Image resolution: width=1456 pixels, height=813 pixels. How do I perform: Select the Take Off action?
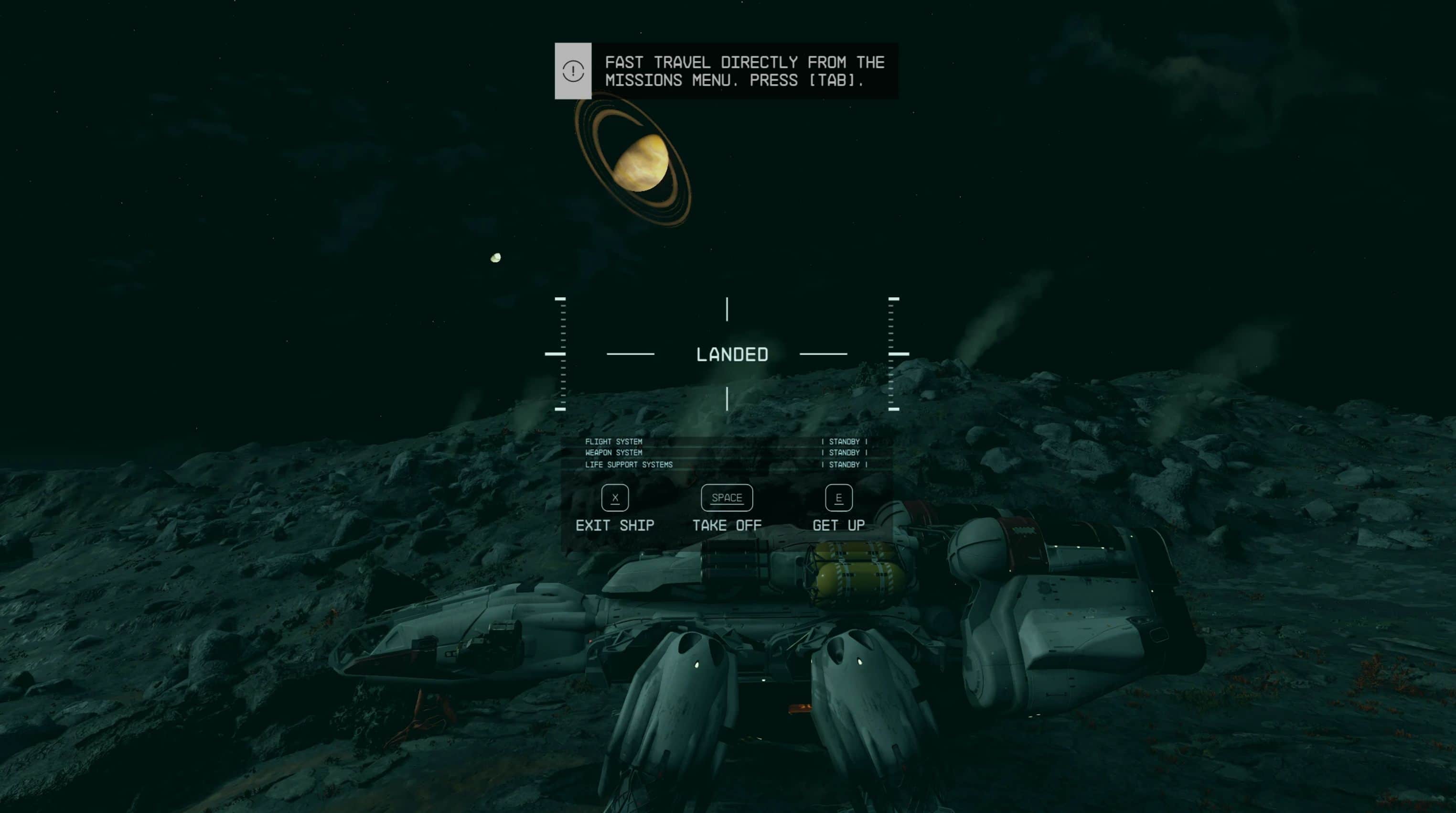tap(727, 509)
